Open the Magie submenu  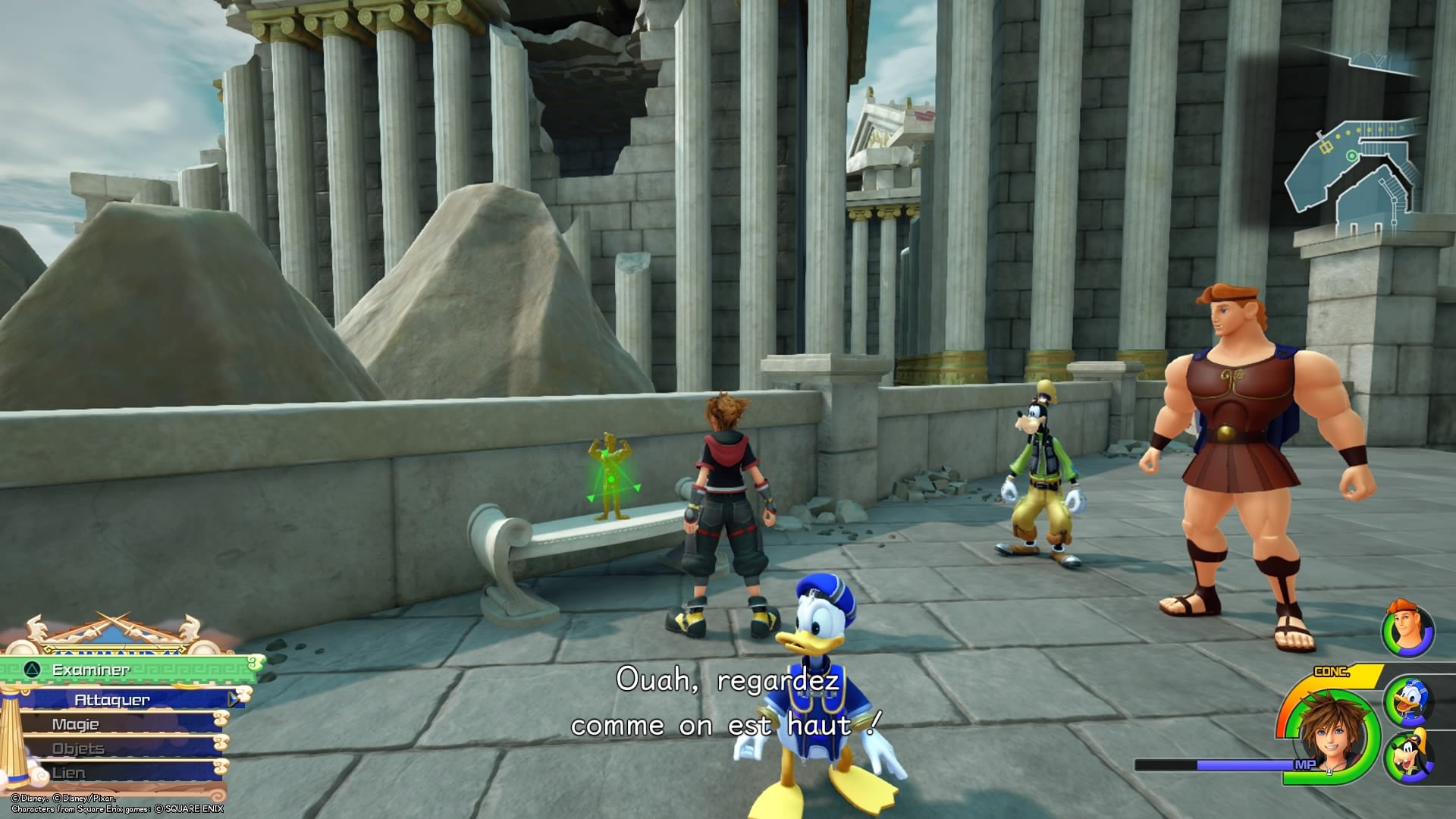point(76,724)
